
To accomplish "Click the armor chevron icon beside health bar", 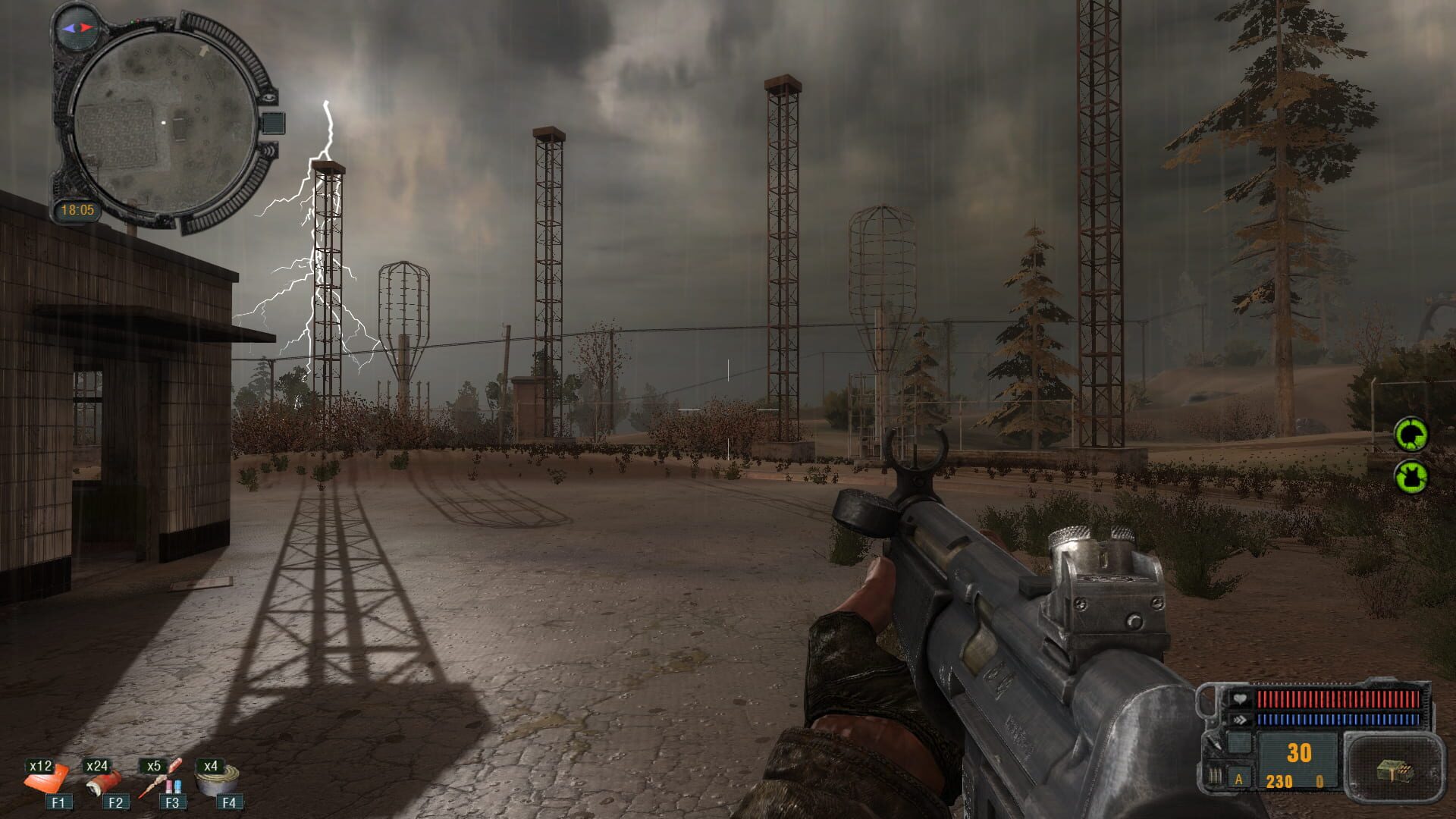I will tap(1240, 719).
